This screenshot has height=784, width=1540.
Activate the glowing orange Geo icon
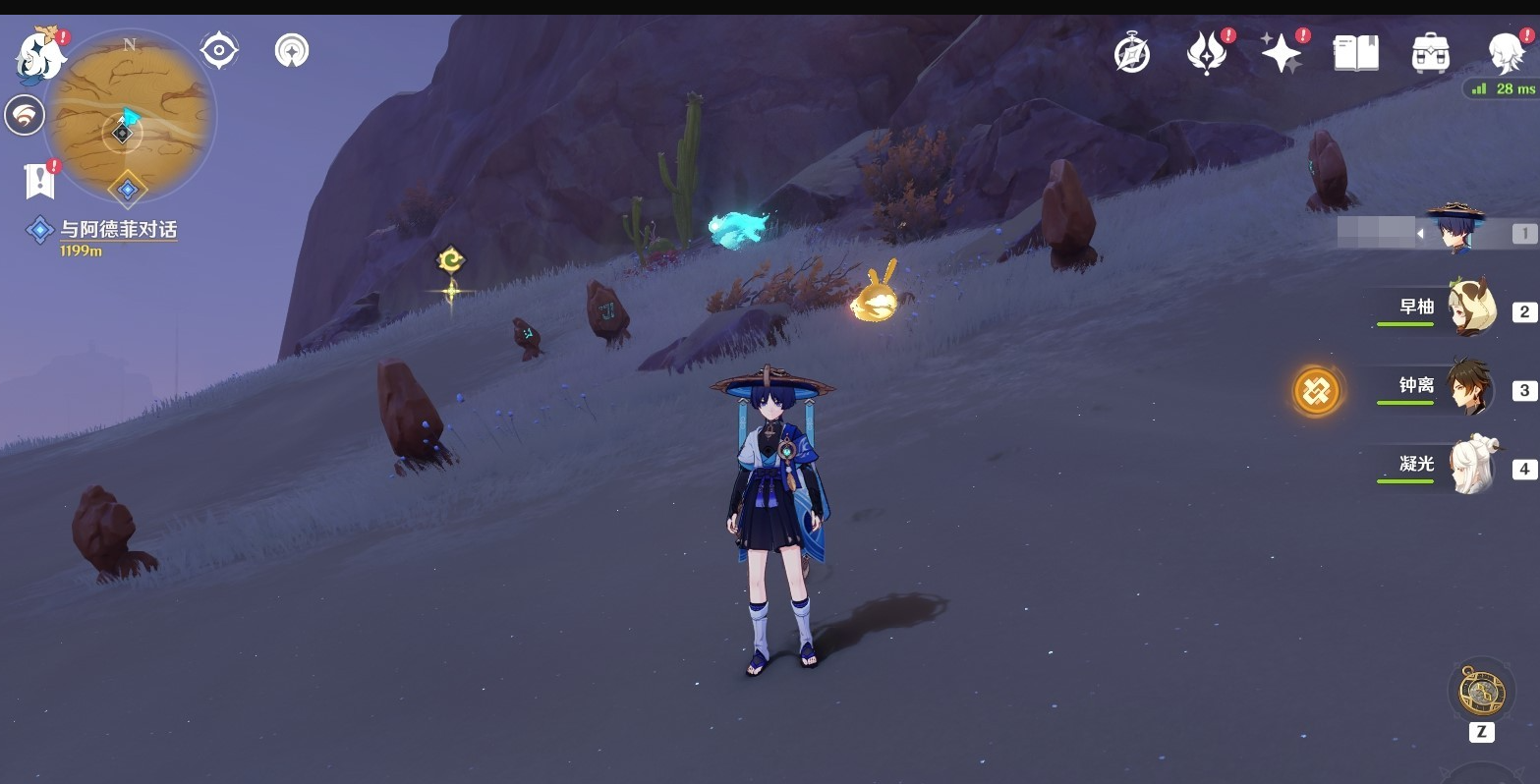click(x=1316, y=391)
